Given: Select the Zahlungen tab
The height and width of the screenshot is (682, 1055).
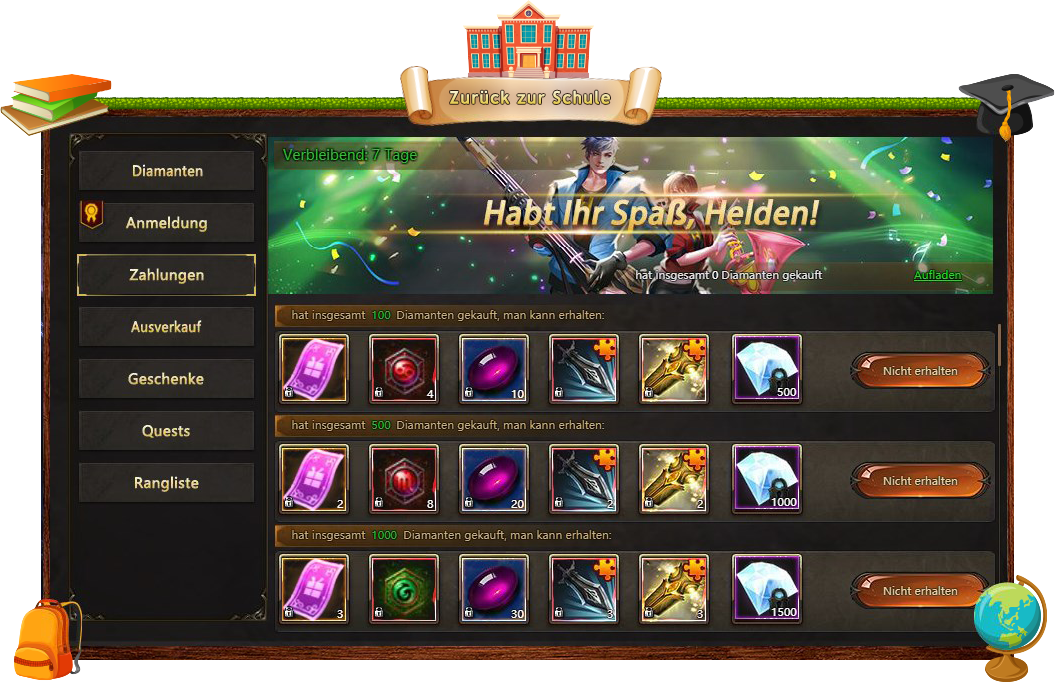Looking at the screenshot, I should coord(166,275).
